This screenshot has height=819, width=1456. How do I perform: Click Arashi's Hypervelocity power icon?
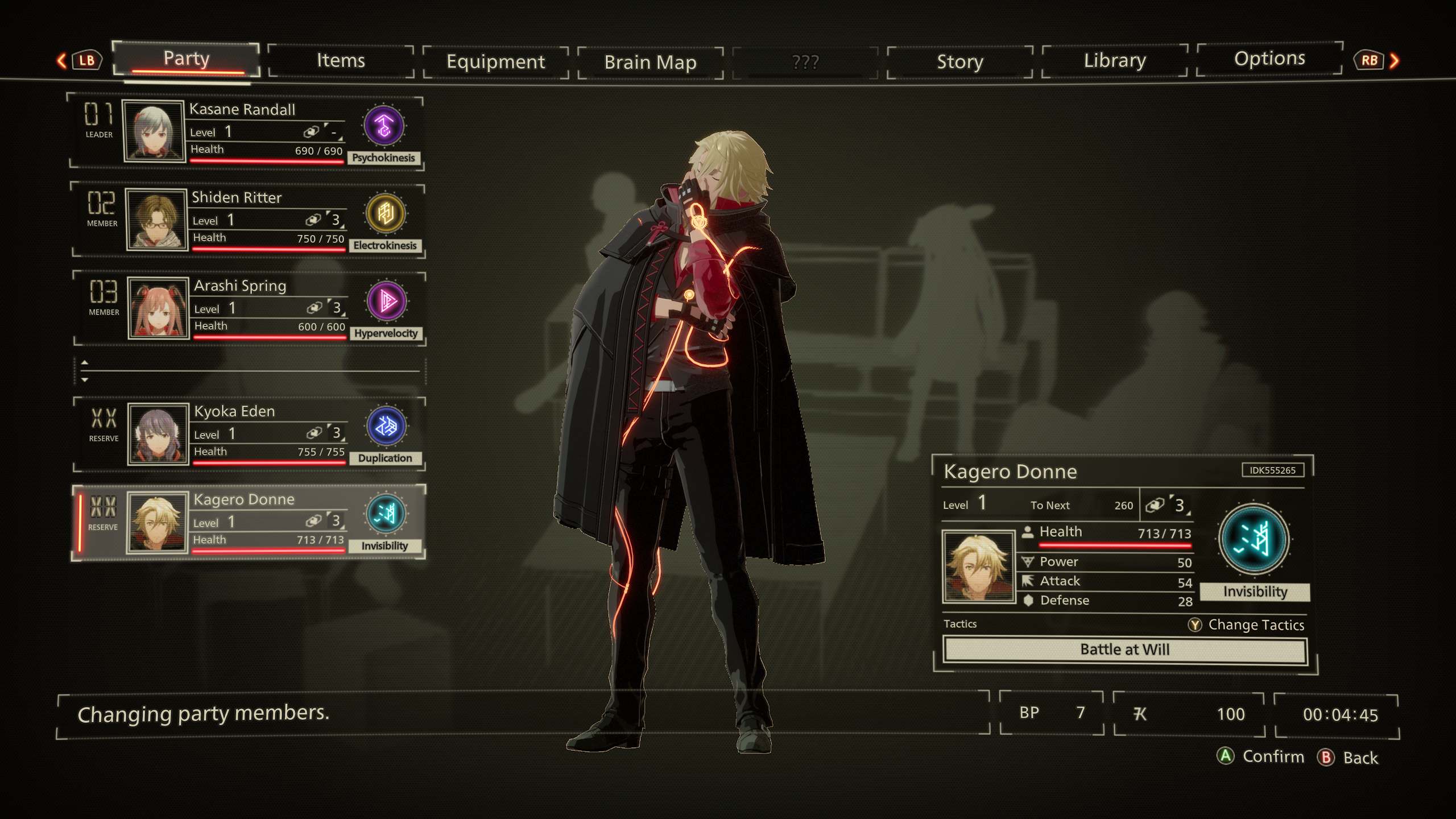pos(387,301)
